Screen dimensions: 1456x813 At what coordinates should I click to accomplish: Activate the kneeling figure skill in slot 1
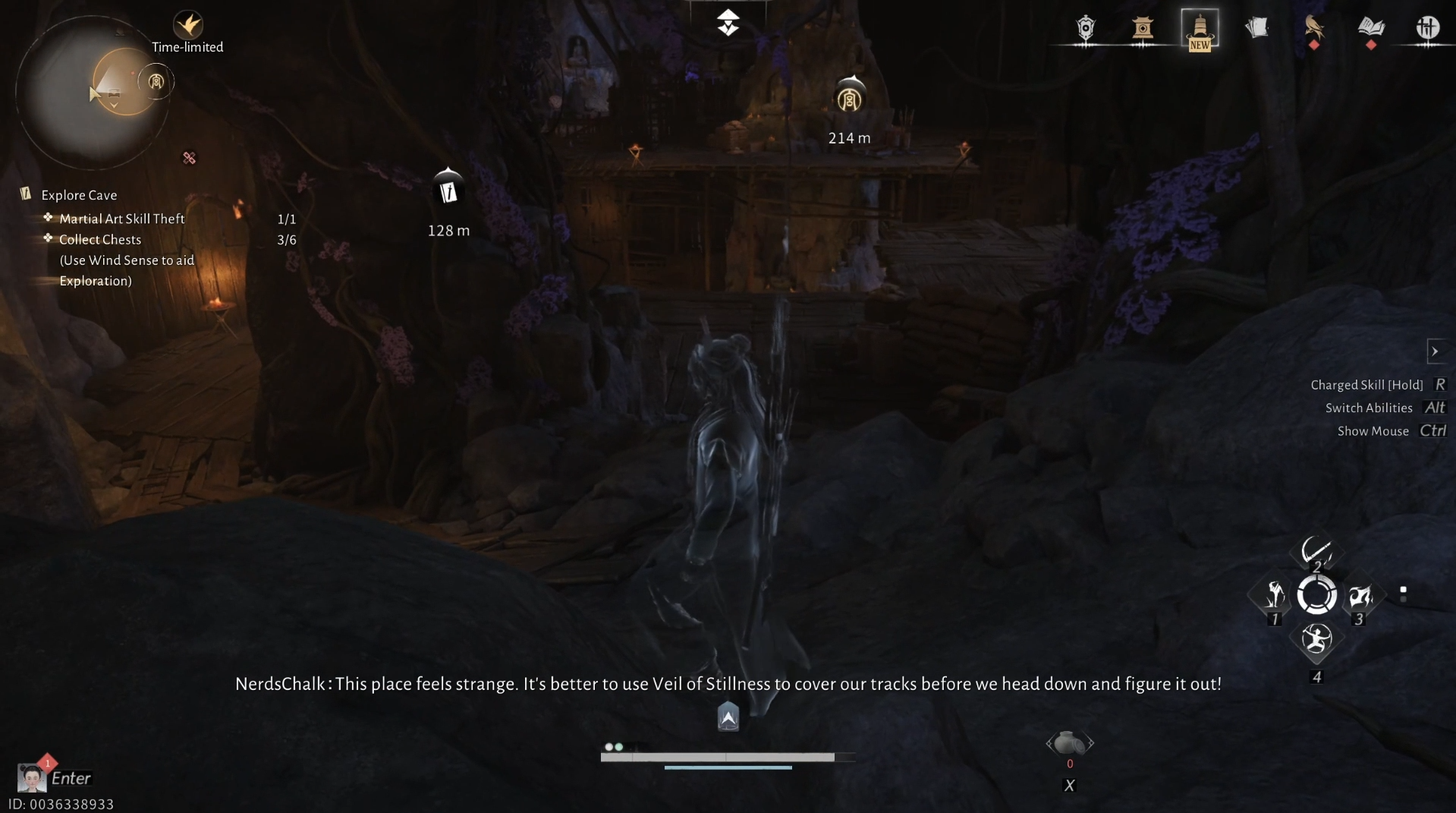point(1275,595)
